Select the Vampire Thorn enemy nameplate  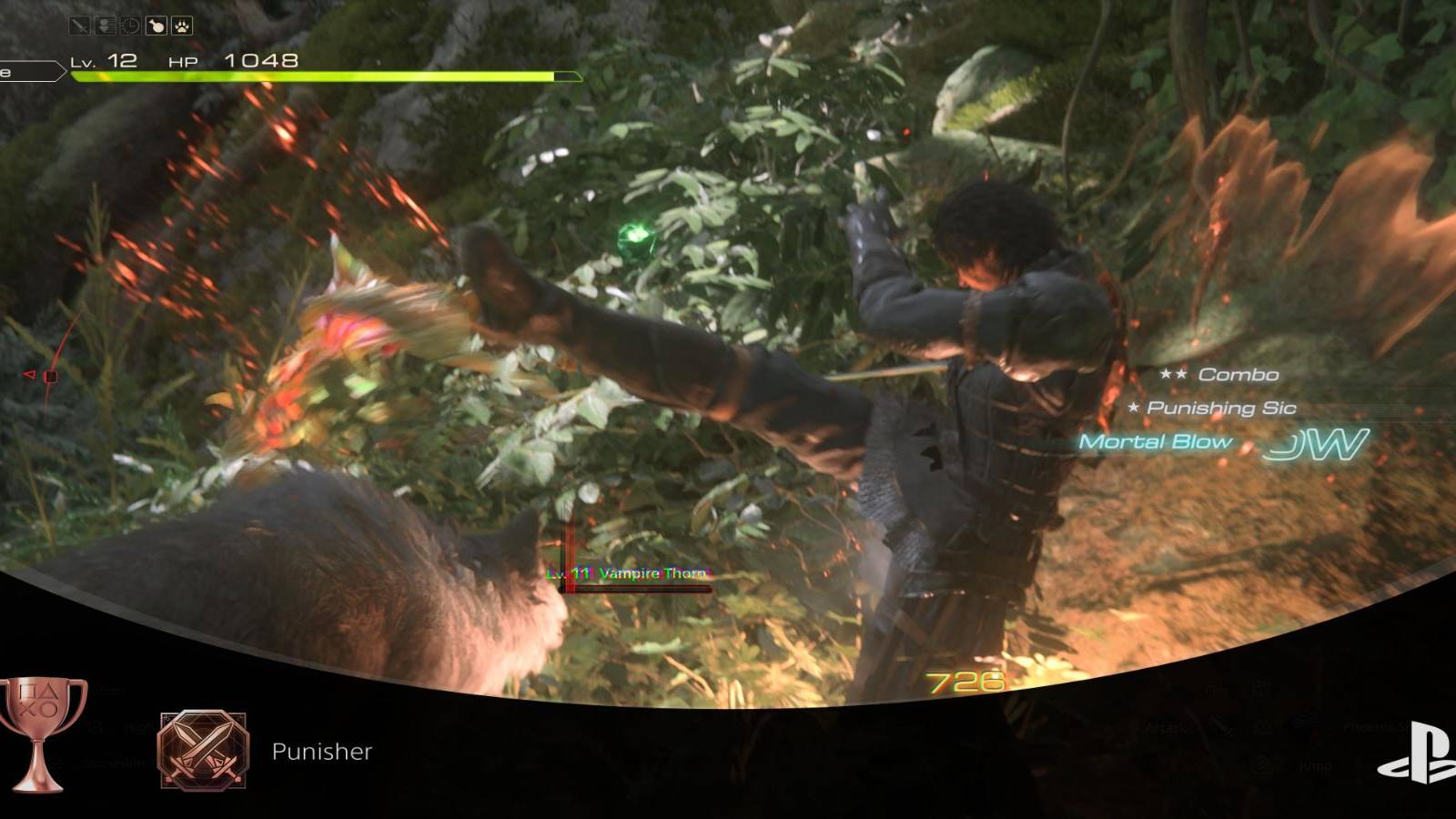click(x=628, y=573)
